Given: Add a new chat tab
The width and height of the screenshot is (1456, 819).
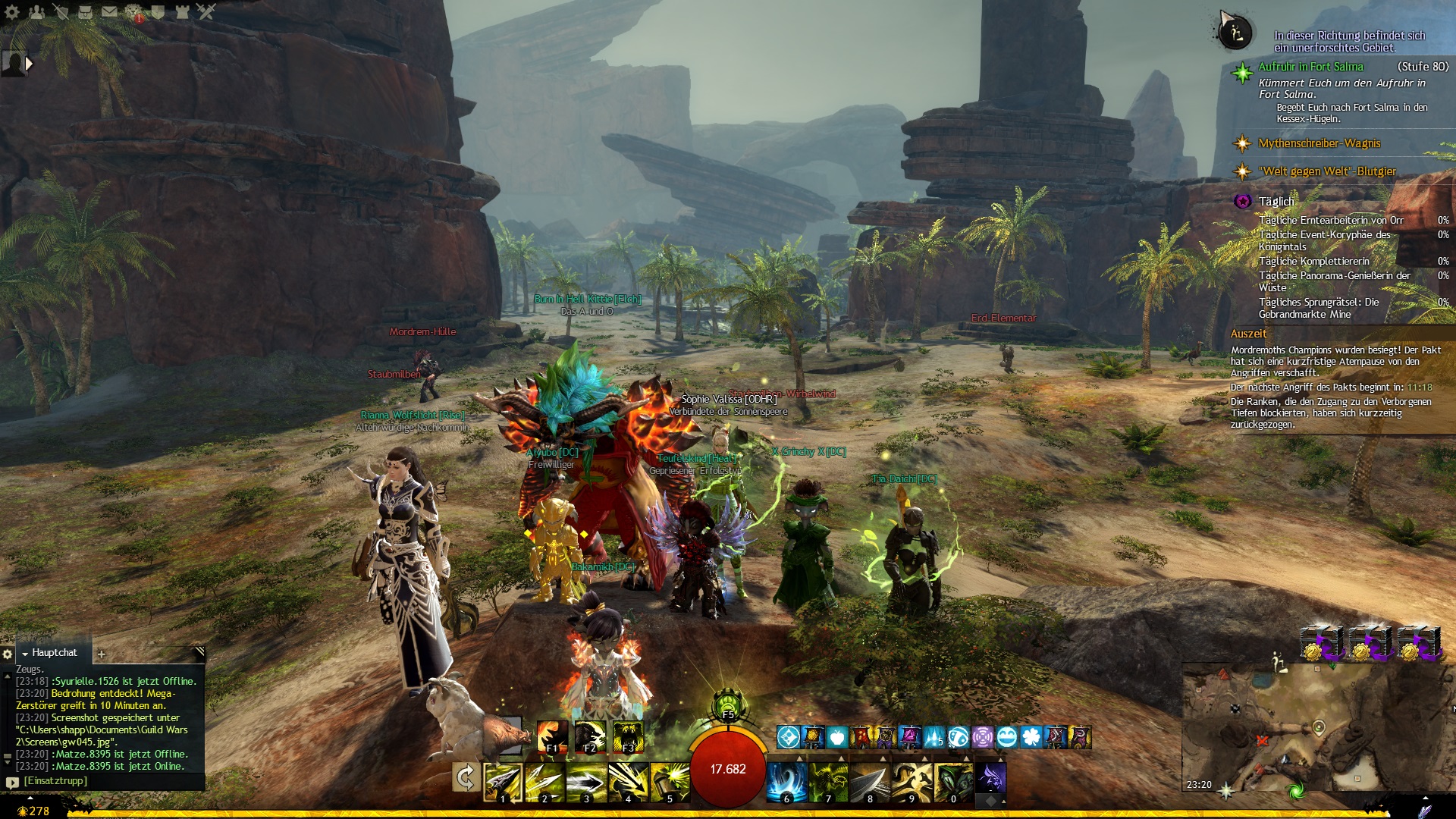Looking at the screenshot, I should [x=101, y=654].
